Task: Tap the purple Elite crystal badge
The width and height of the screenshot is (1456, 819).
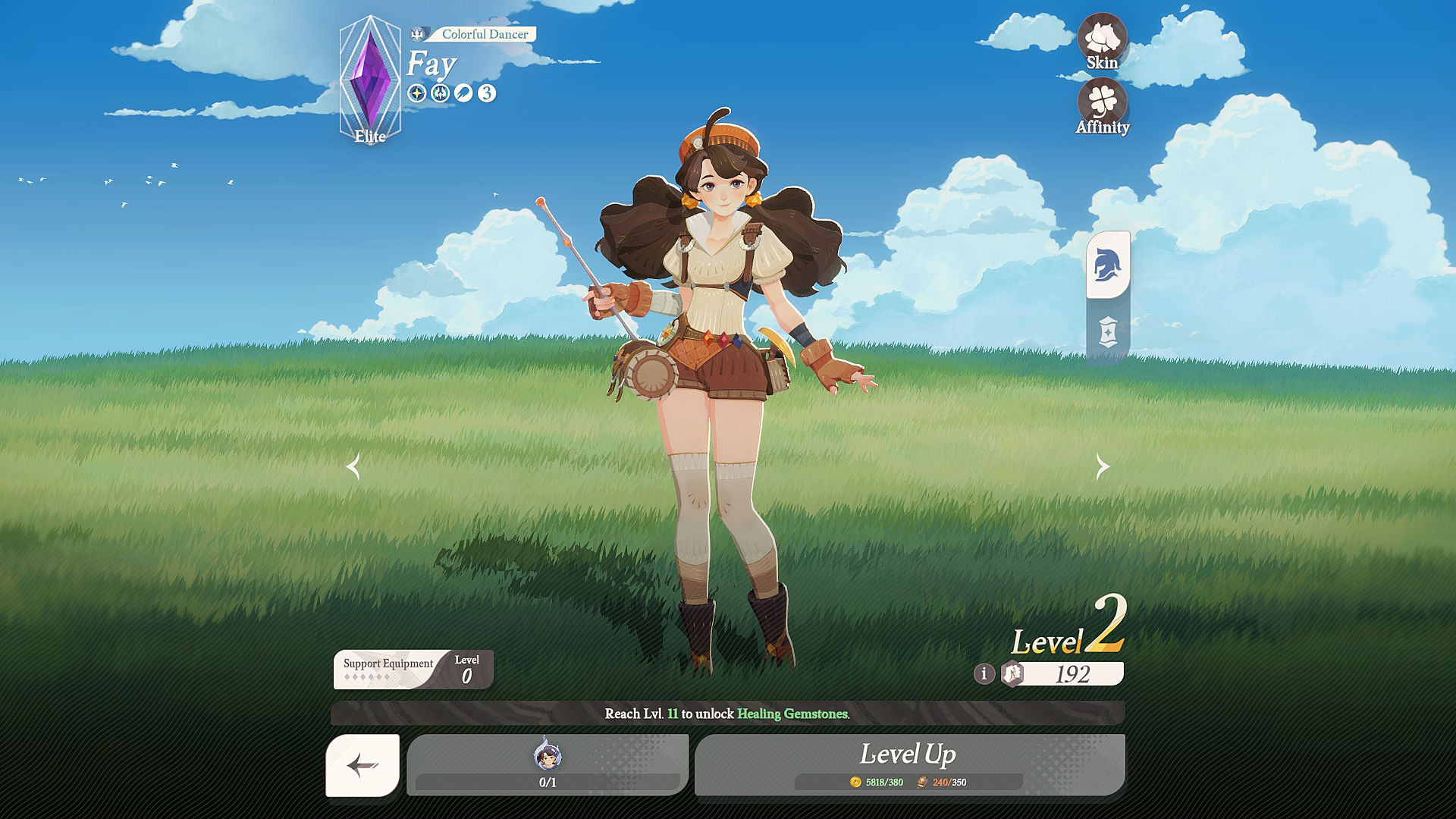Action: pos(370,80)
